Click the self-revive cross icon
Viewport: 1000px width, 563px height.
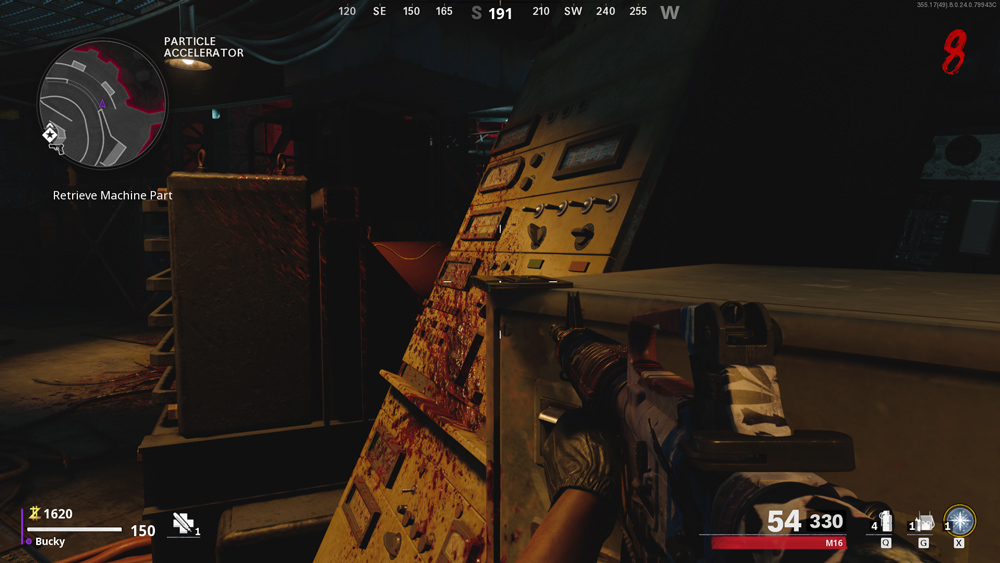pyautogui.click(x=182, y=521)
